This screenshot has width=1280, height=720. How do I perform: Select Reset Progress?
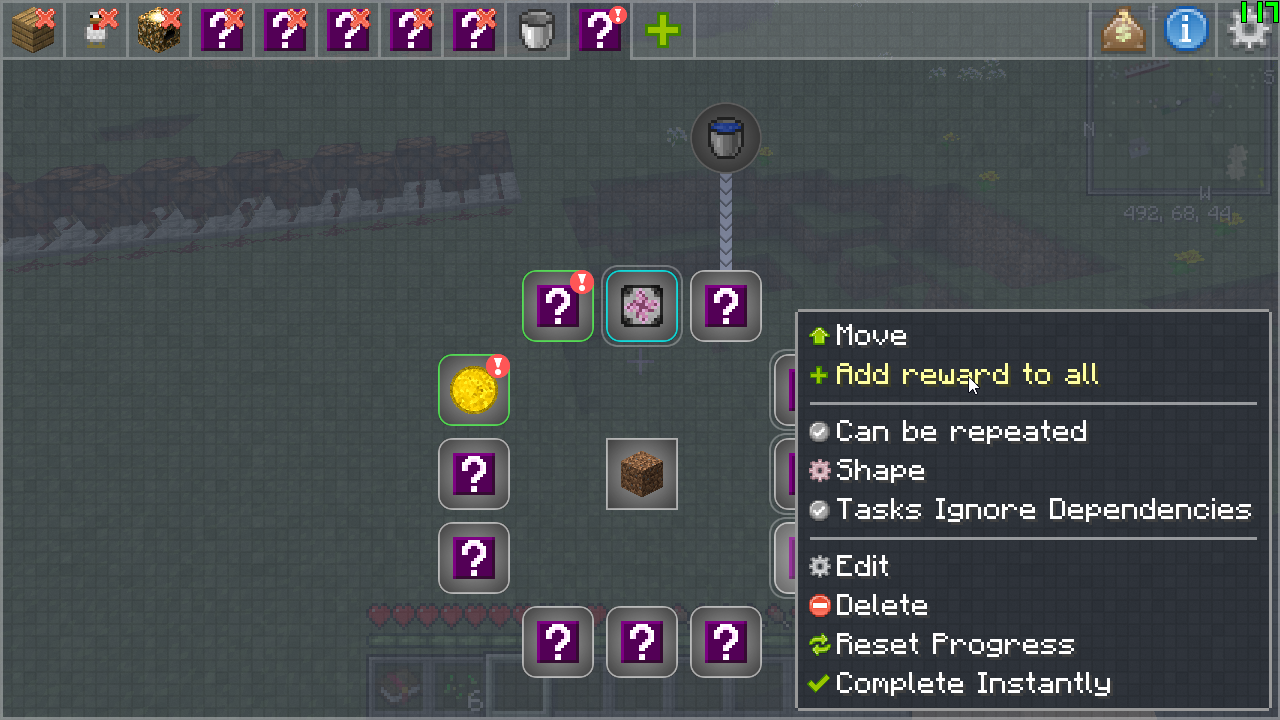954,645
